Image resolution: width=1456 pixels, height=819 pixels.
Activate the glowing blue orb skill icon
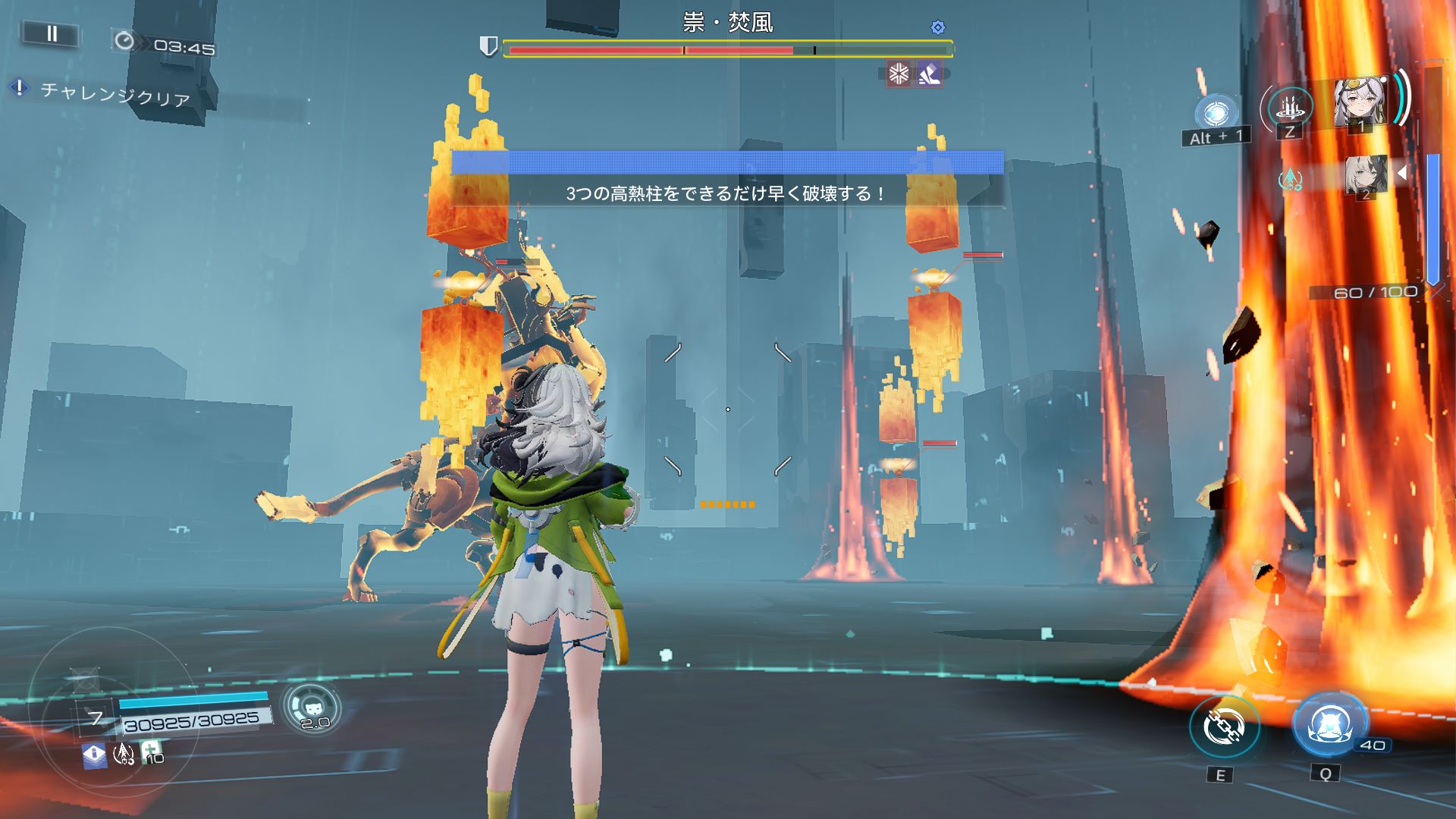click(1216, 114)
